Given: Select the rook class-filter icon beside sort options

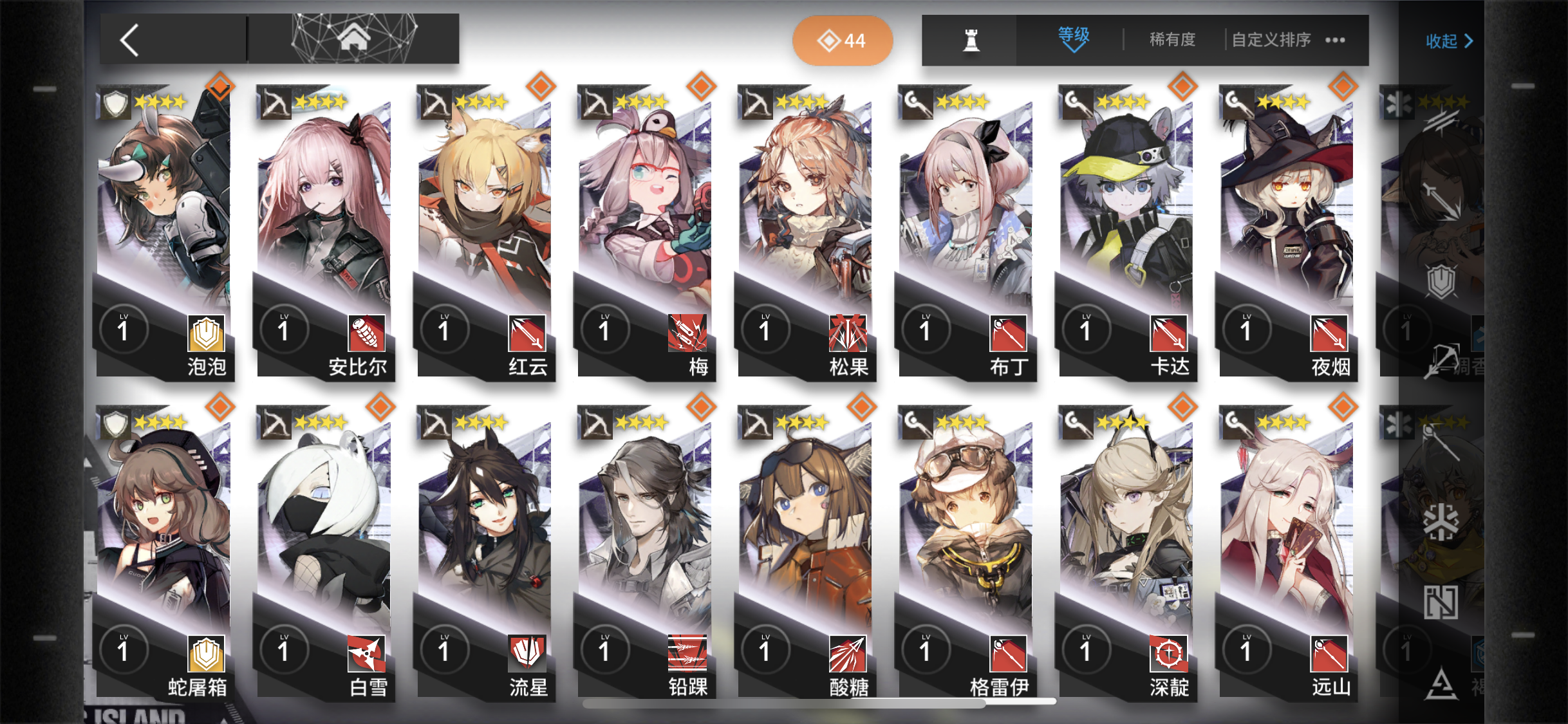Looking at the screenshot, I should coord(972,39).
